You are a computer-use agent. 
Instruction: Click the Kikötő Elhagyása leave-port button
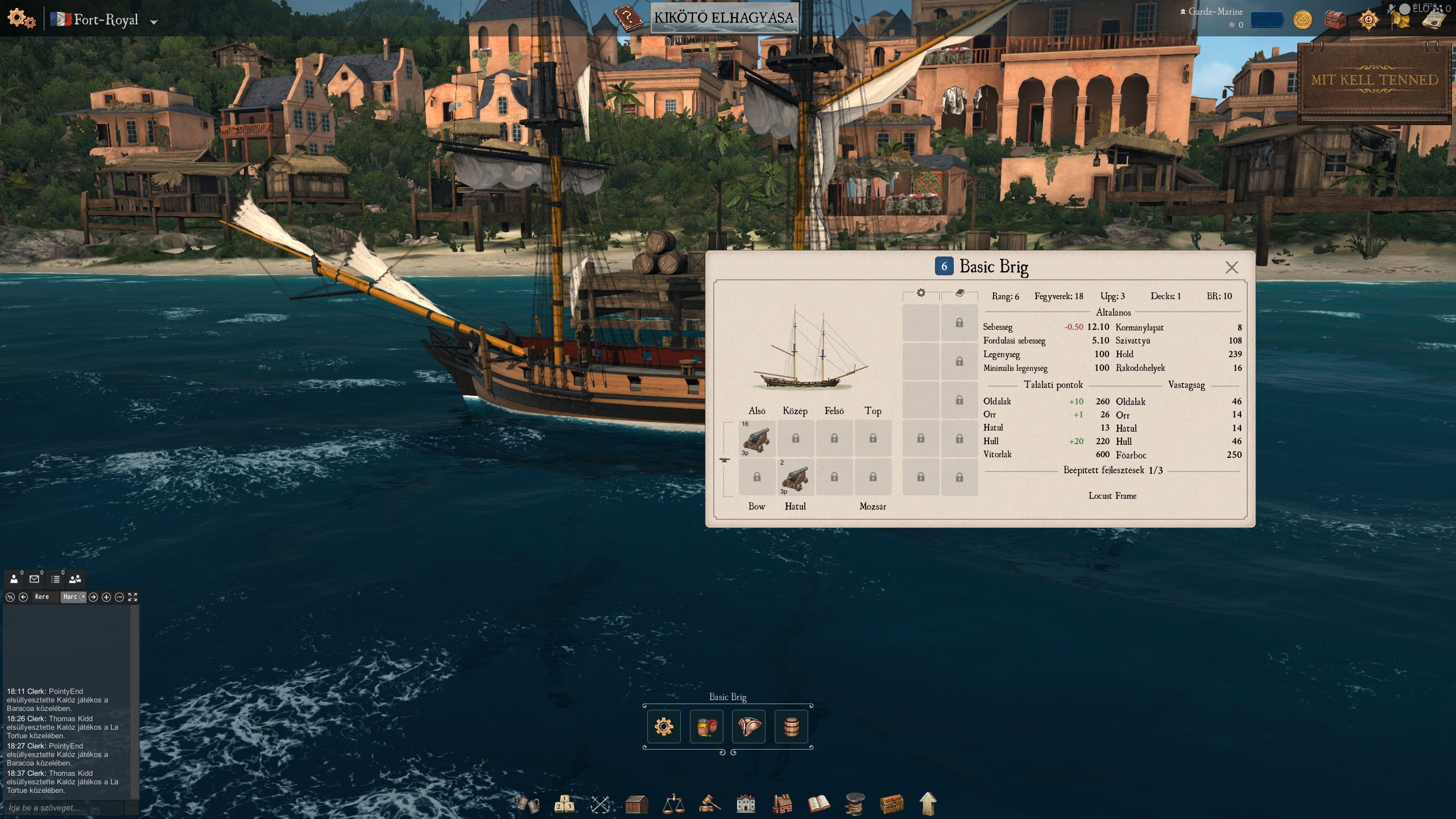(x=723, y=18)
